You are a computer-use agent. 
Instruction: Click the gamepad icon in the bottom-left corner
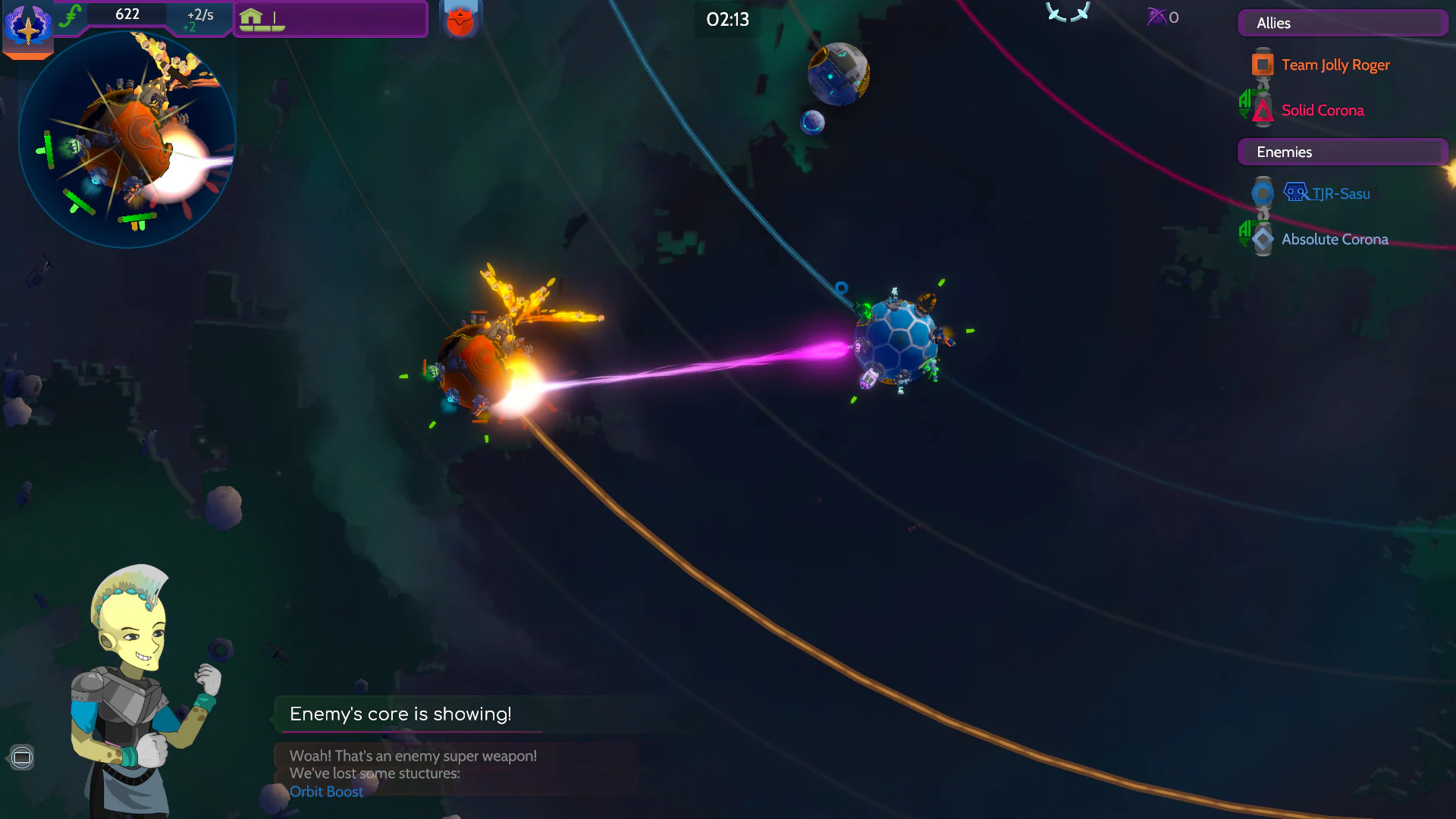[21, 756]
